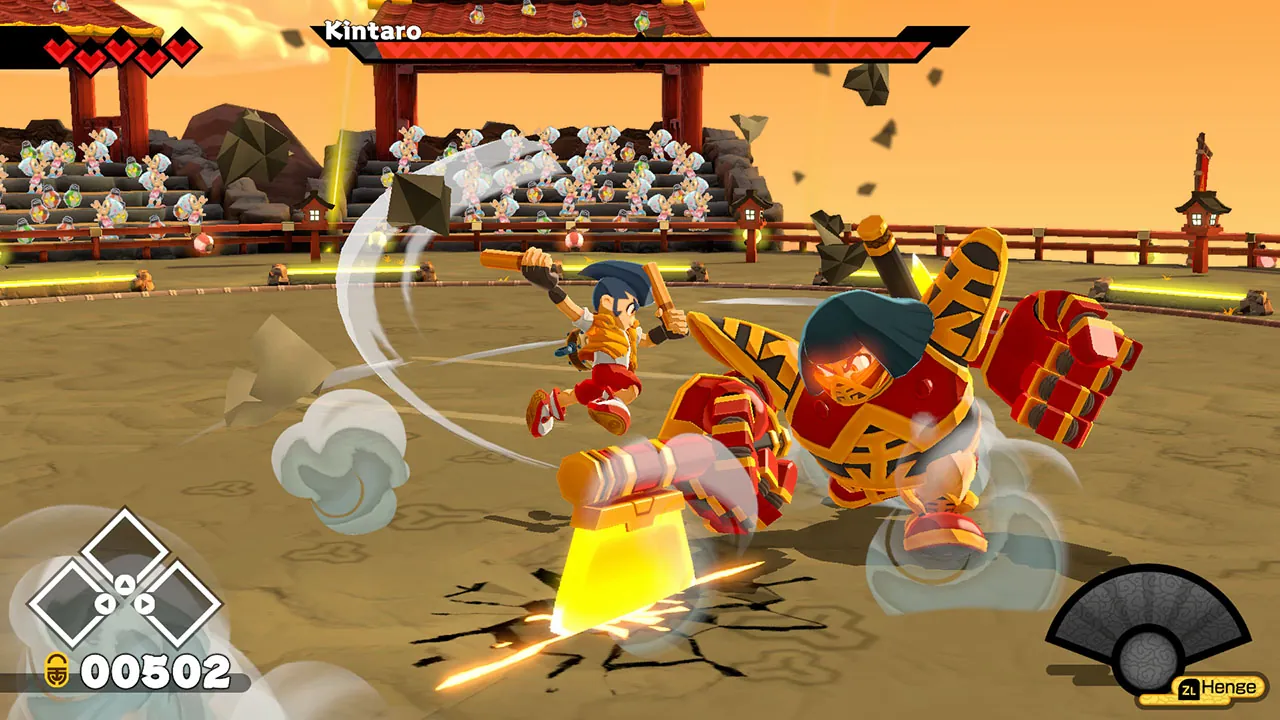Toggle the d-pad up arrow indicator

(123, 583)
